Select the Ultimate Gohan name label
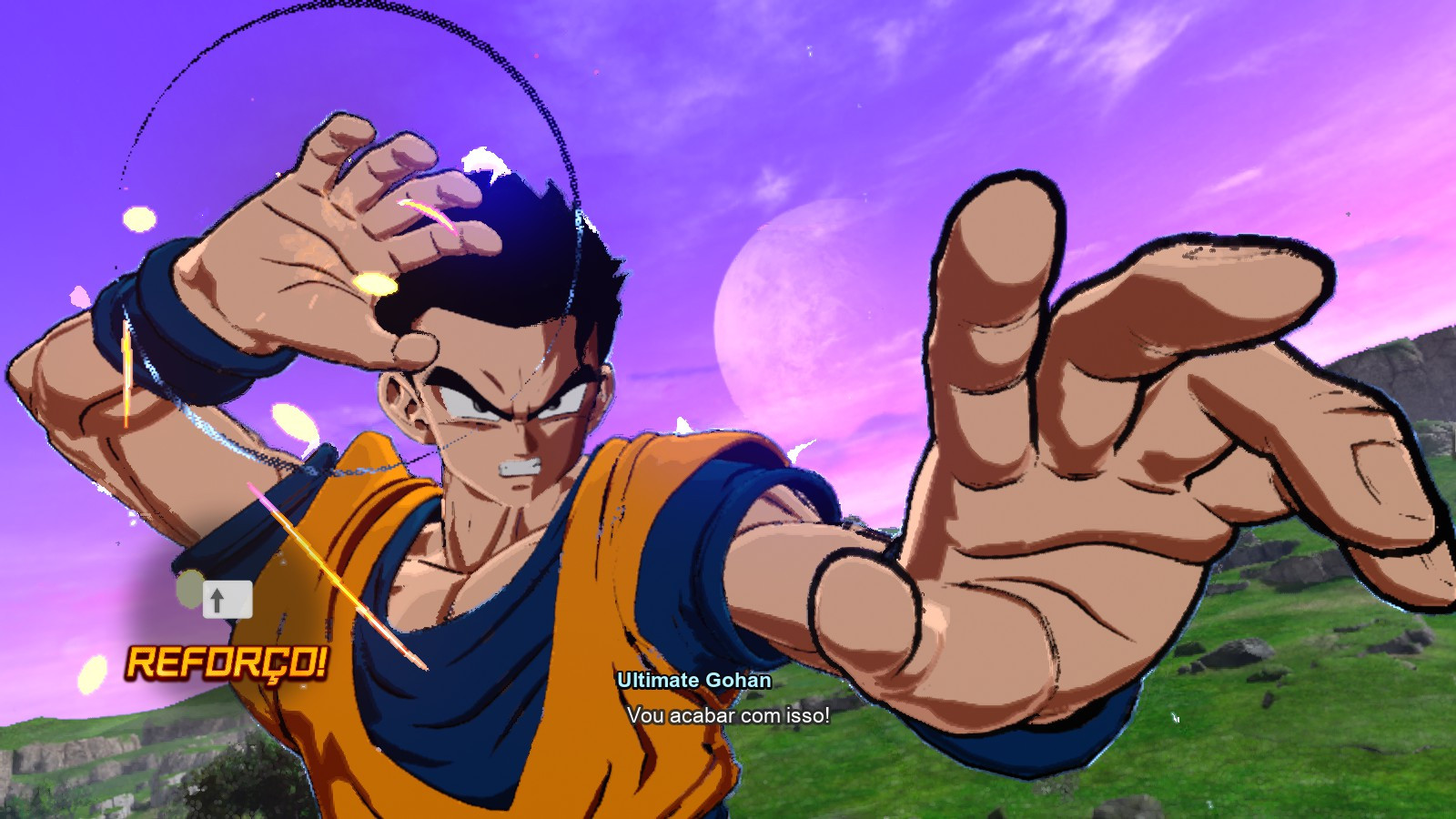Viewport: 1456px width, 819px height. (694, 680)
